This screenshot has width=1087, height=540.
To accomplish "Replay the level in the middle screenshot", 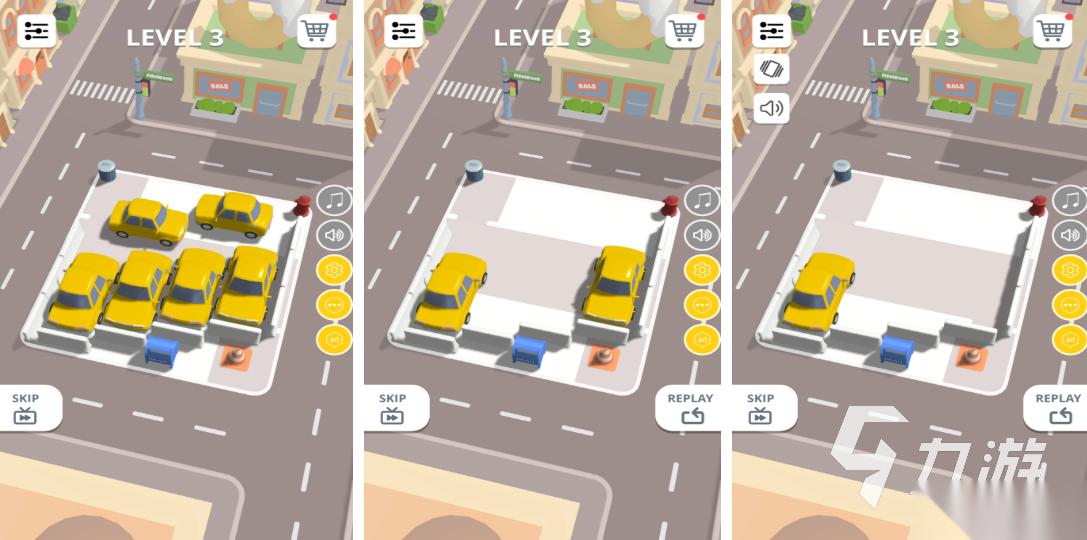I will pos(691,408).
